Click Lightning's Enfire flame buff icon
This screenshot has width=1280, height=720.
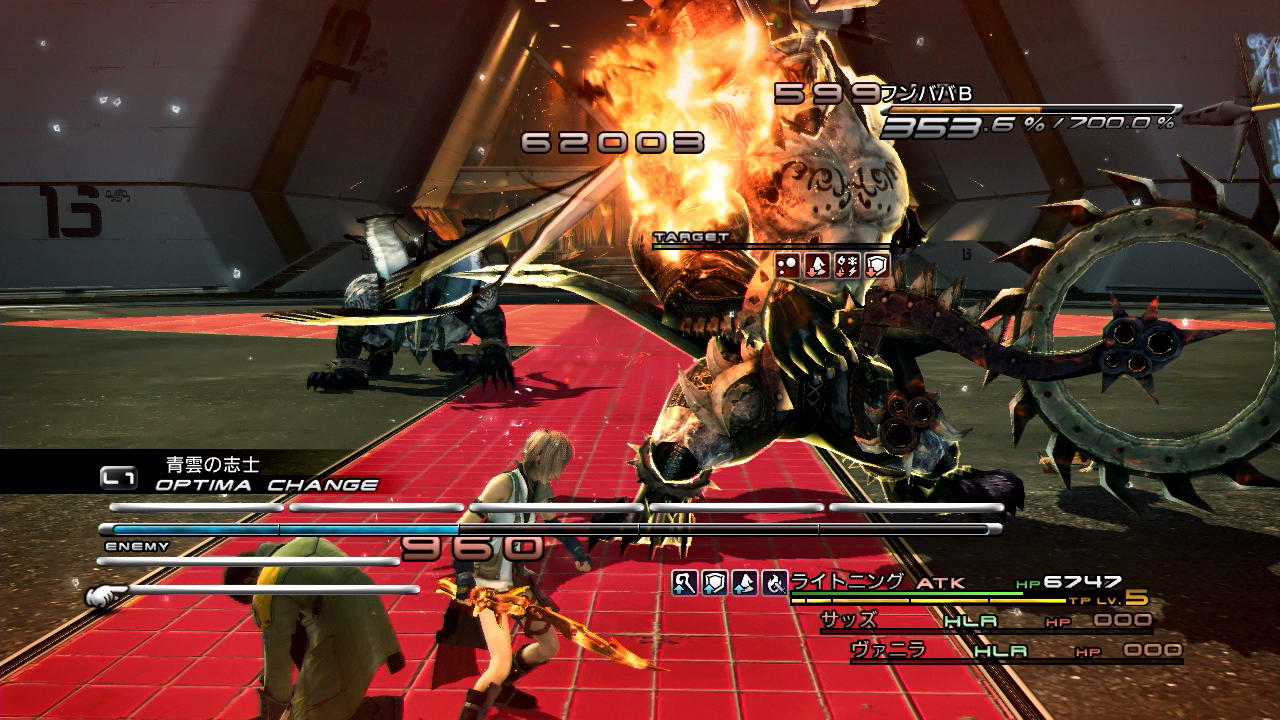pos(774,582)
